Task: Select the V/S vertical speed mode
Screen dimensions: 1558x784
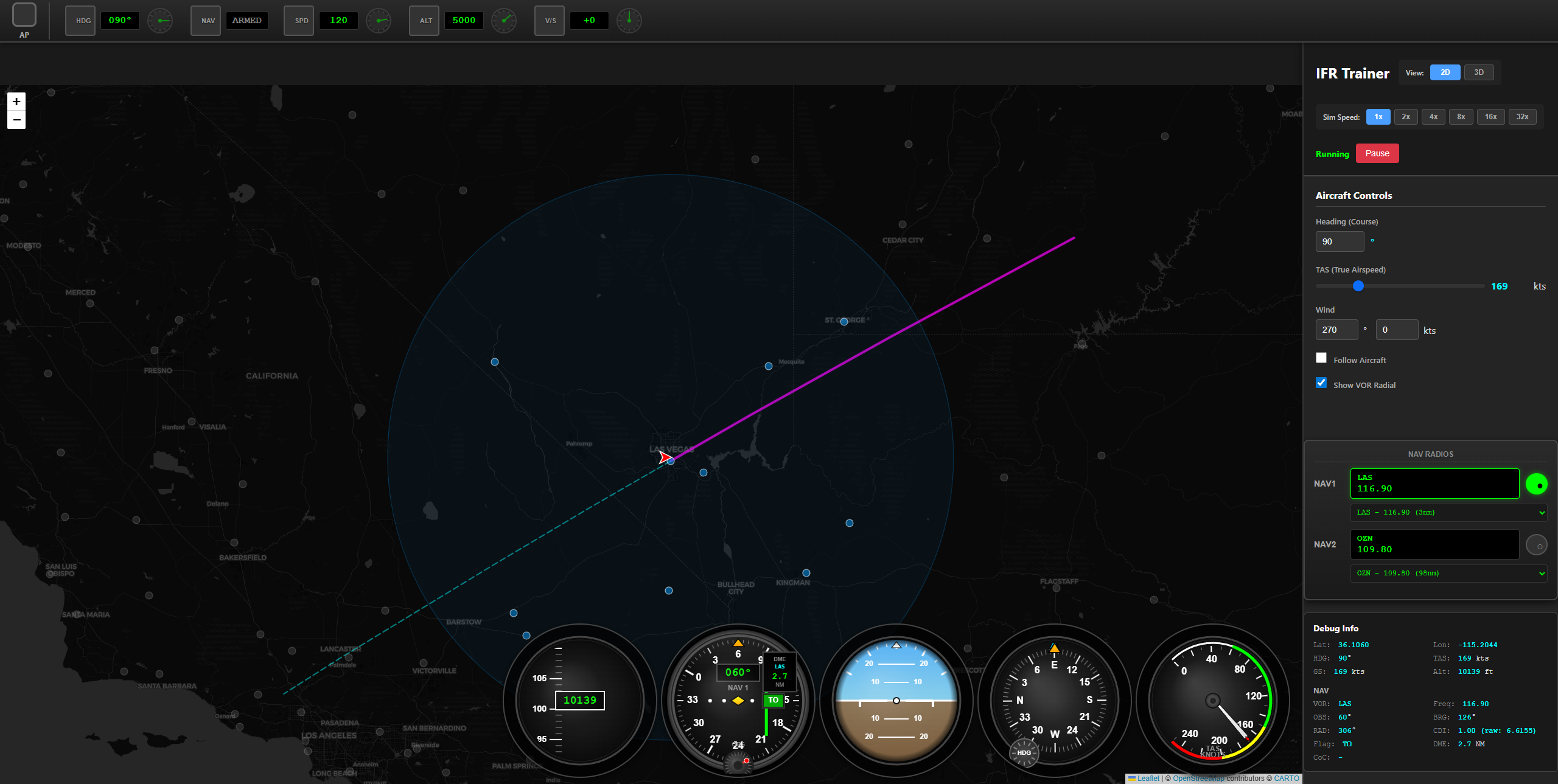Action: [x=550, y=20]
